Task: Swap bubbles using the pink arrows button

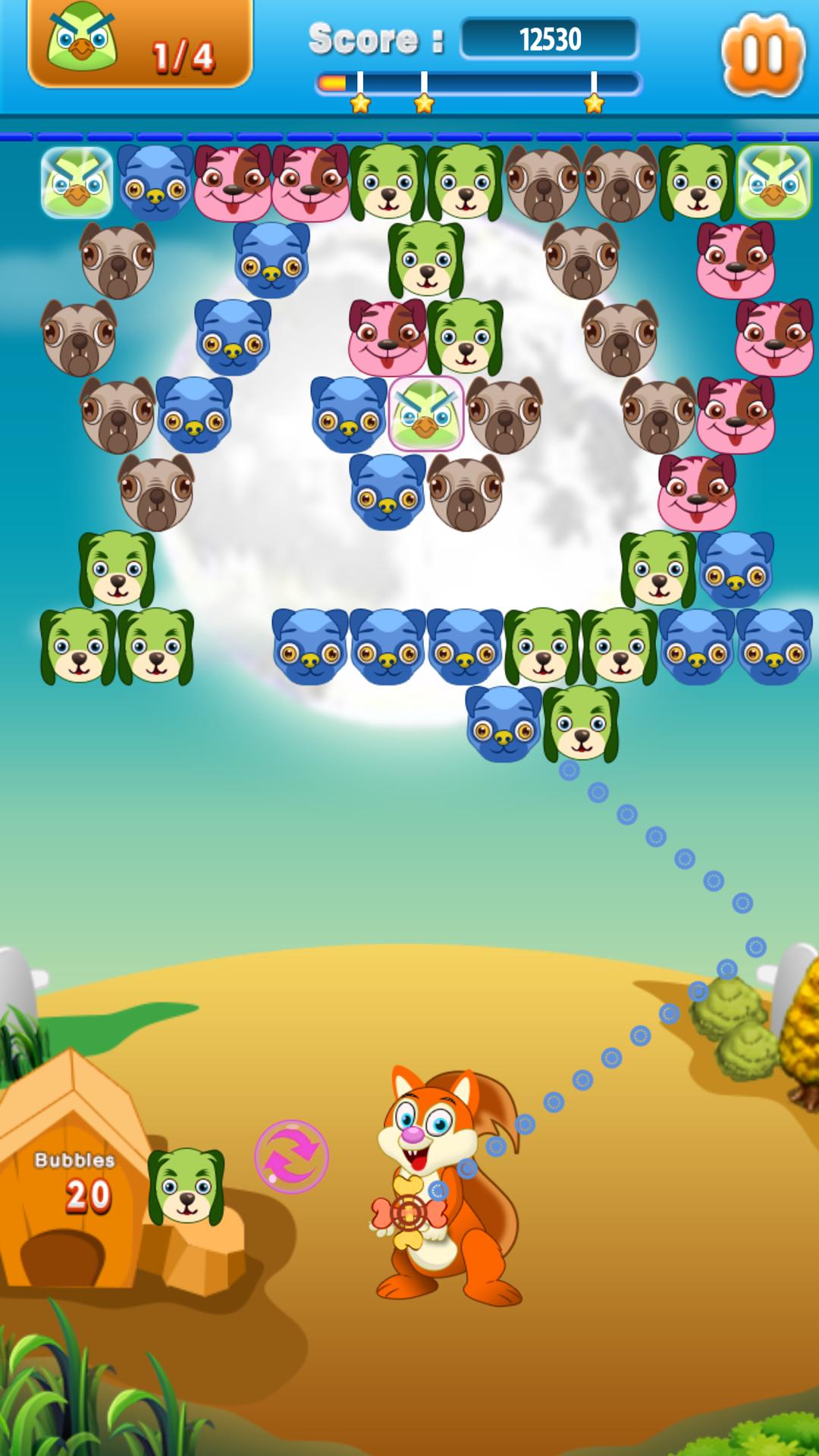Action: [291, 1156]
